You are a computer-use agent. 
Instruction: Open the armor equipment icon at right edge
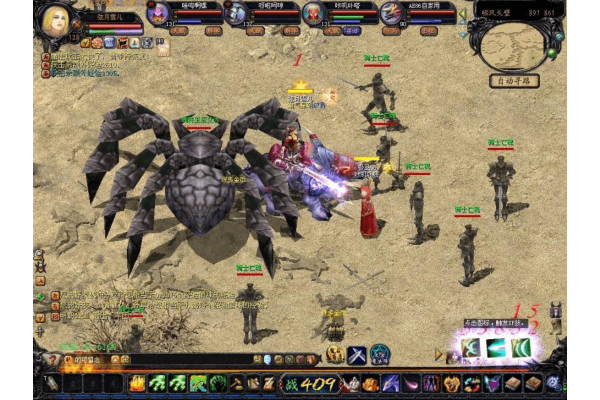[556, 312]
